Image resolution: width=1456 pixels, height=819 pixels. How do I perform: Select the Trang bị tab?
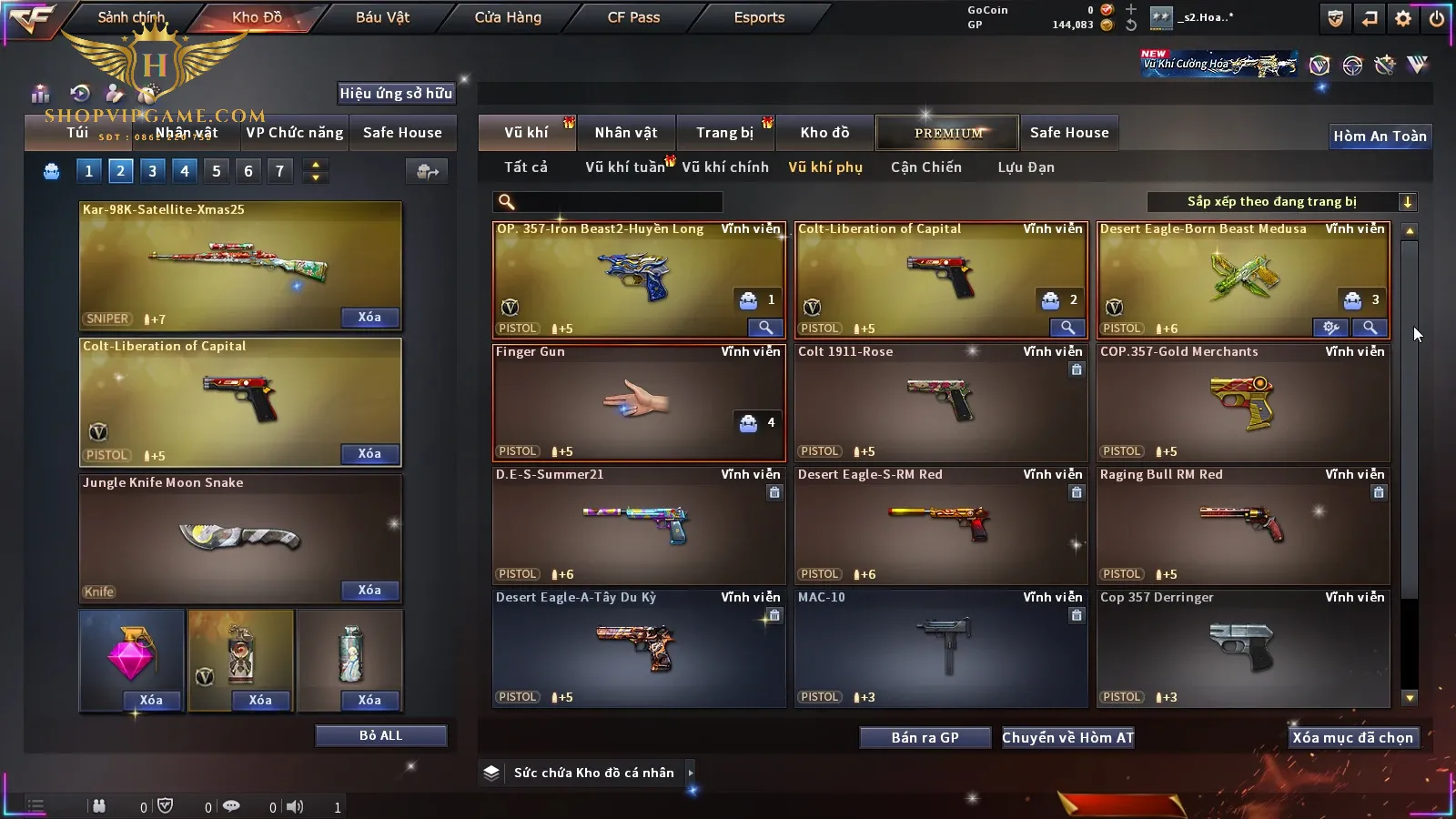(725, 133)
